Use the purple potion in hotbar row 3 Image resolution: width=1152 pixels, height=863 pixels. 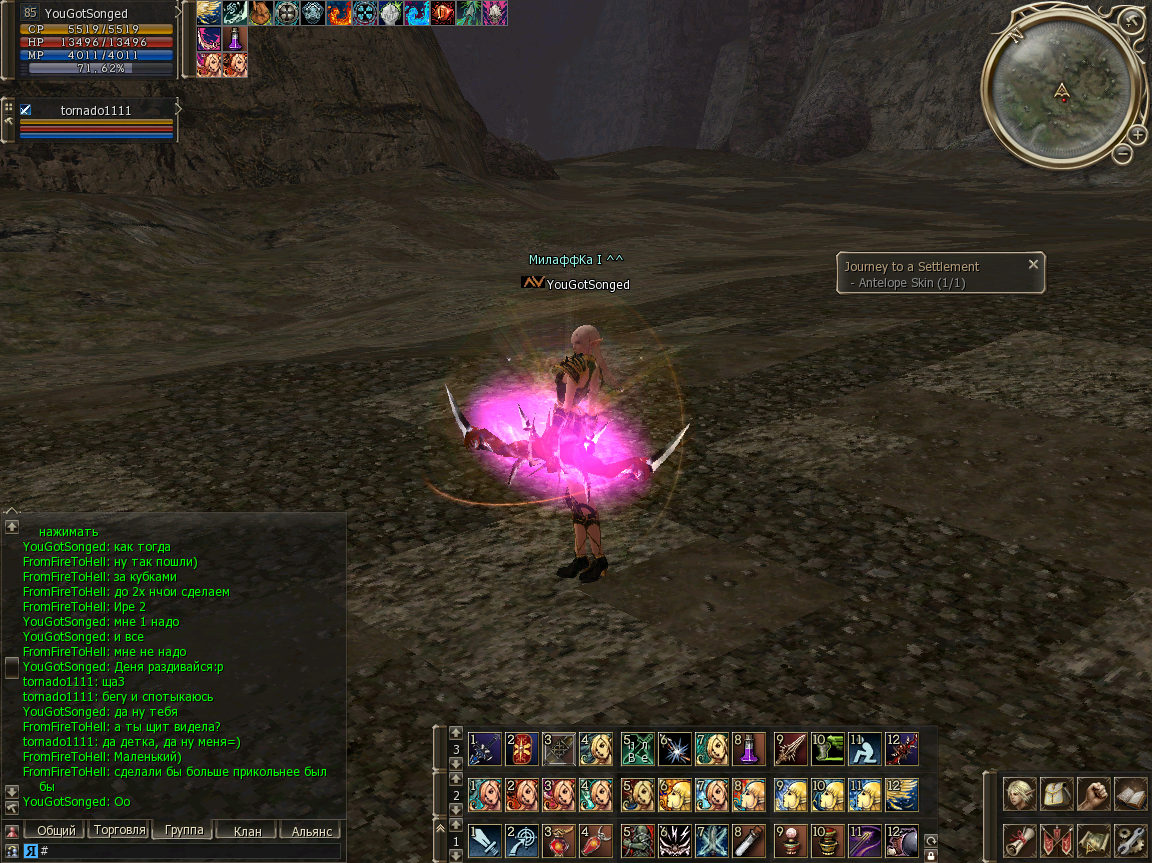click(750, 749)
